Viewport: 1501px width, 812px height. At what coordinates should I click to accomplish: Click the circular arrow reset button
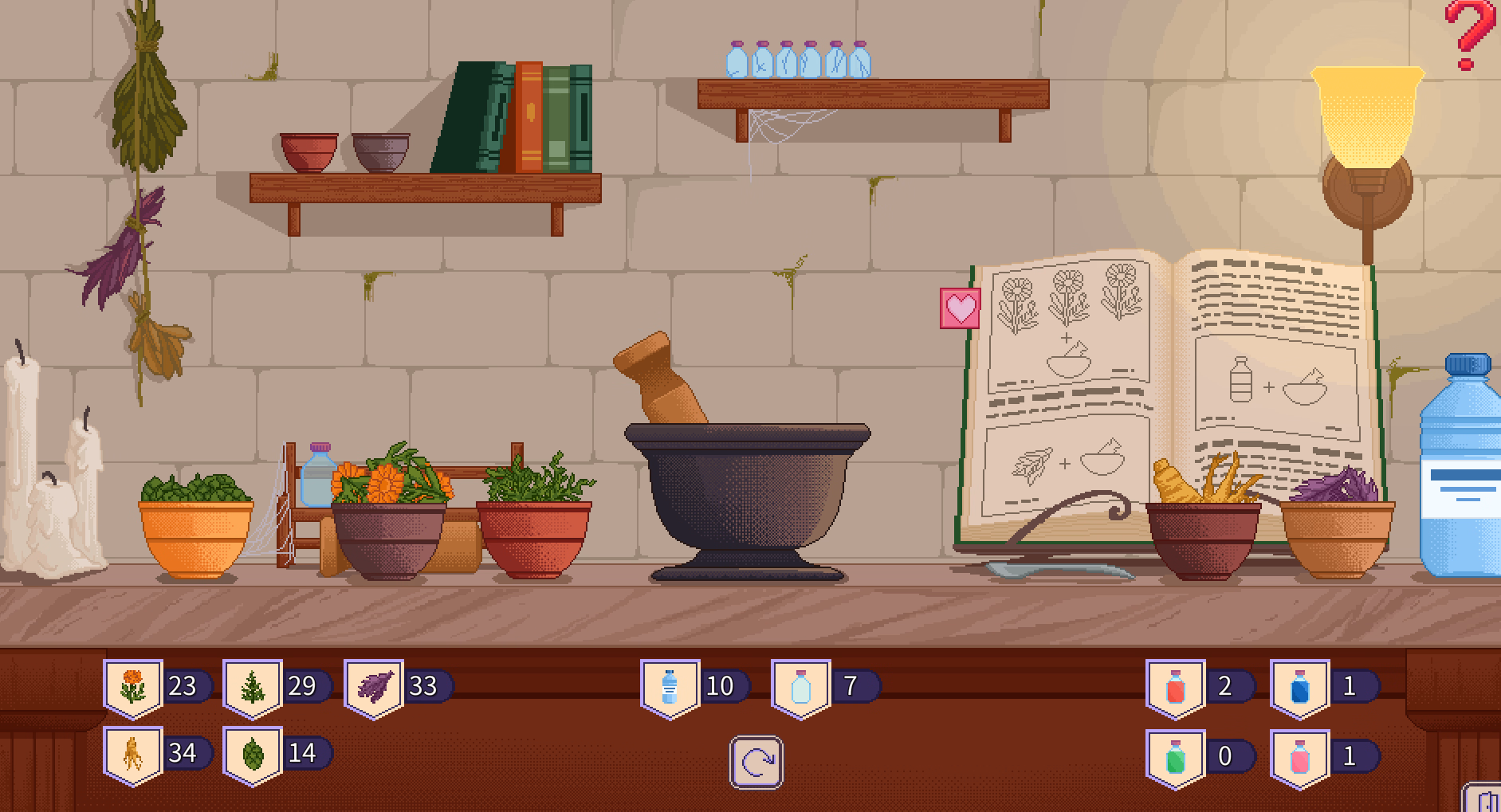coord(756,763)
